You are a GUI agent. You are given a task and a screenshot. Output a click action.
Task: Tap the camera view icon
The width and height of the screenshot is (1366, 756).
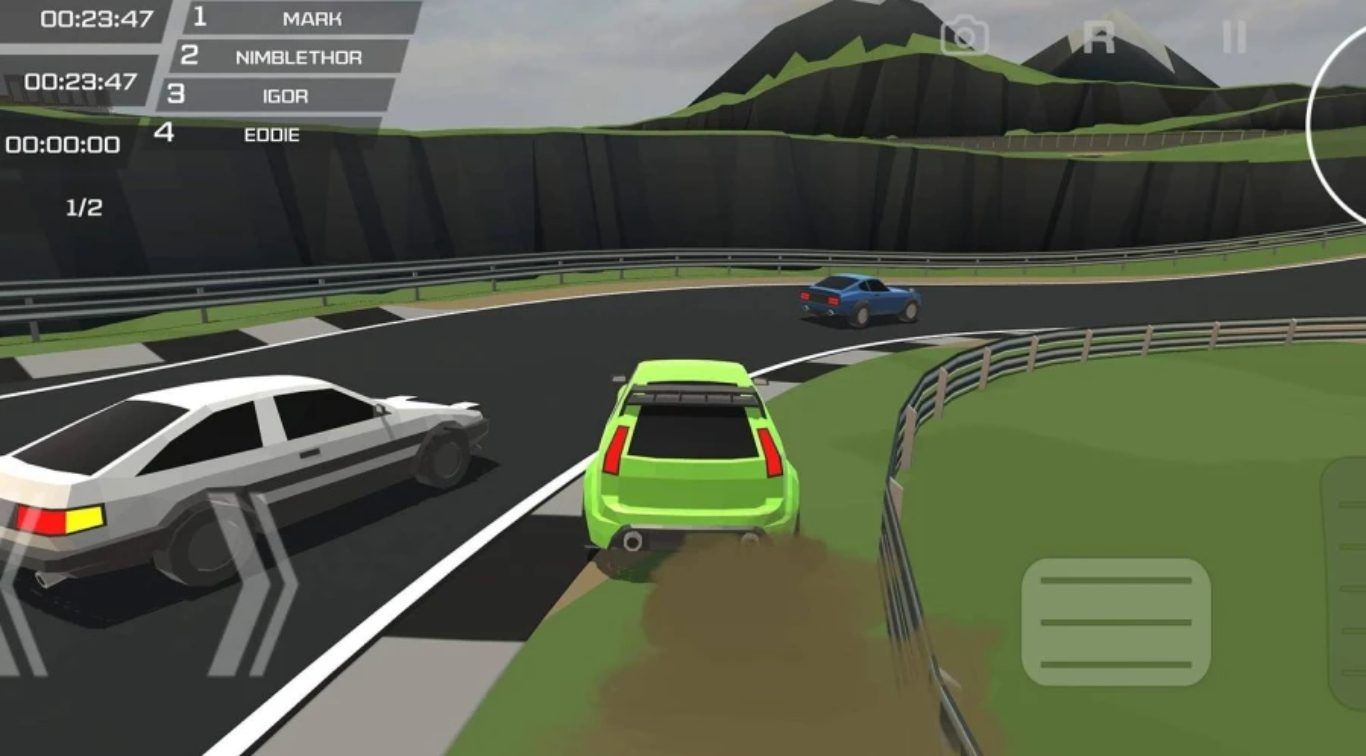pos(964,37)
